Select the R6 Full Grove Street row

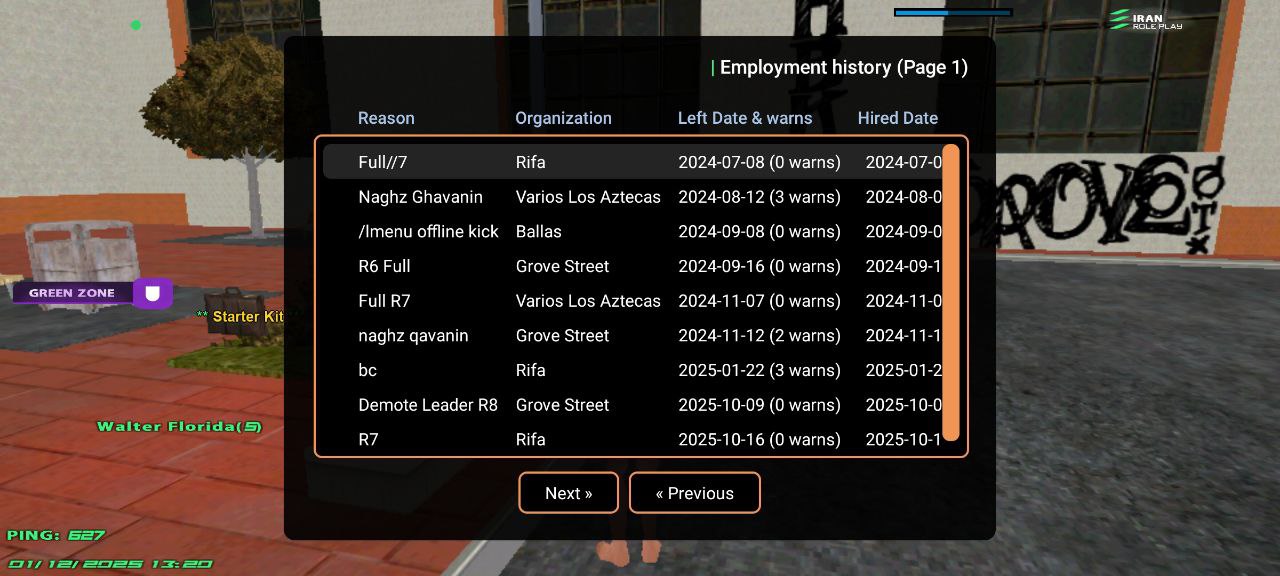[630, 266]
